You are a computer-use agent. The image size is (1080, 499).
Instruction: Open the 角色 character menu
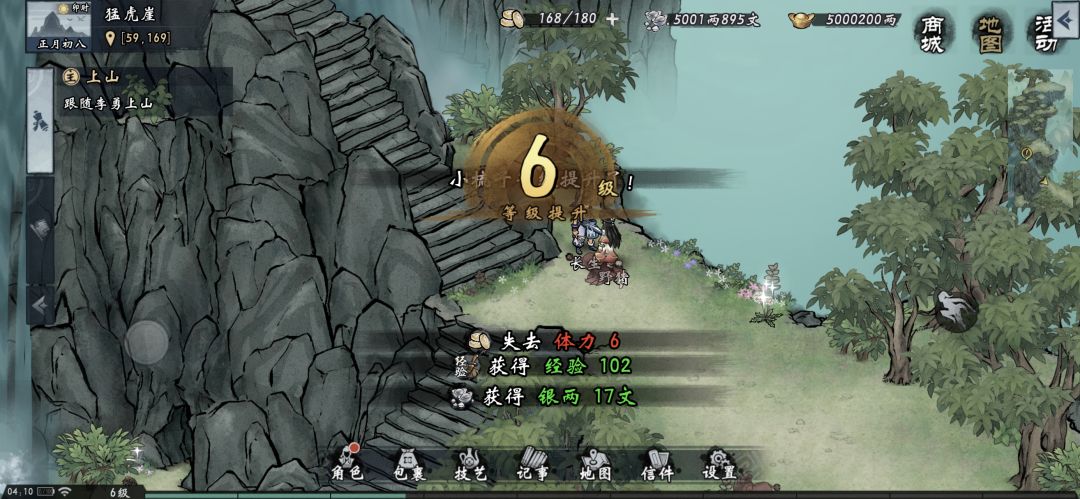coord(346,464)
